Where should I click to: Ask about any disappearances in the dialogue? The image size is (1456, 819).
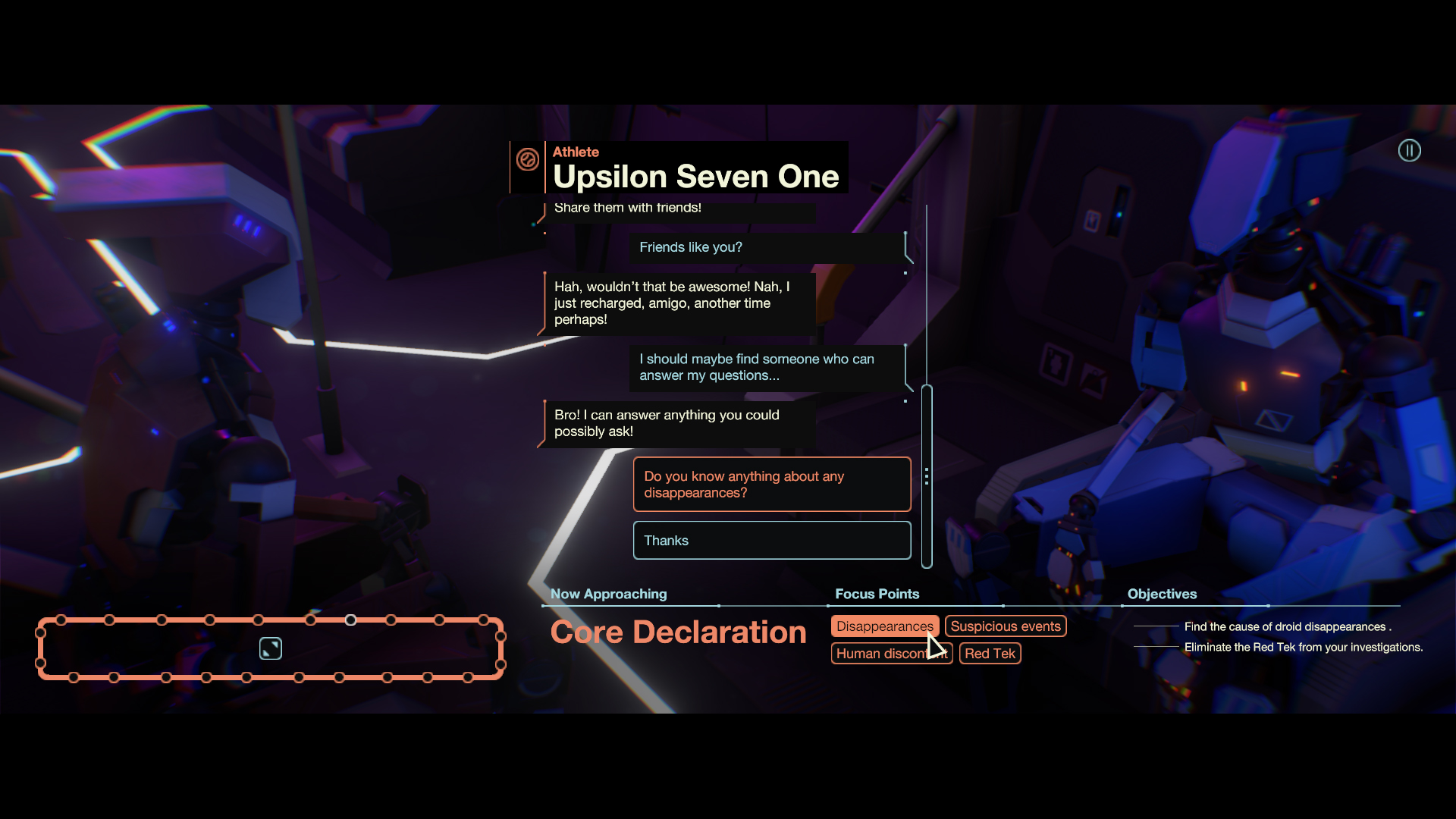771,484
